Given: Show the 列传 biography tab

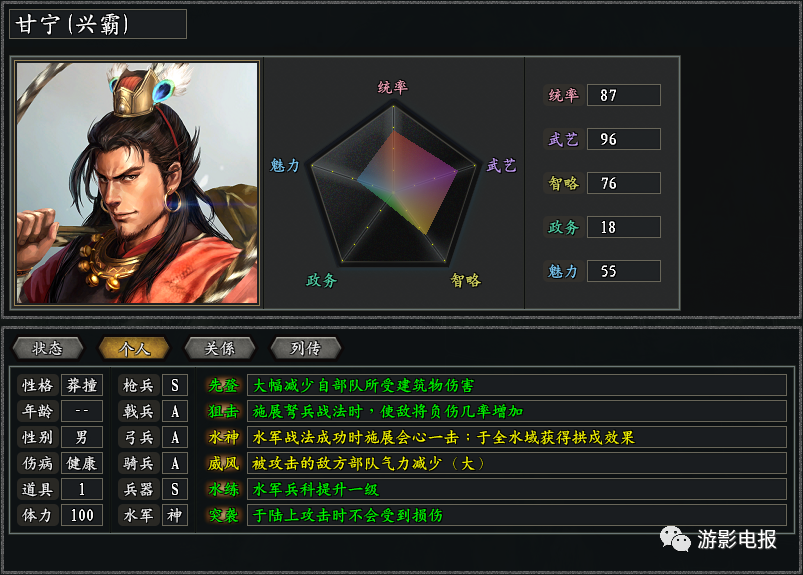Looking at the screenshot, I should point(306,348).
